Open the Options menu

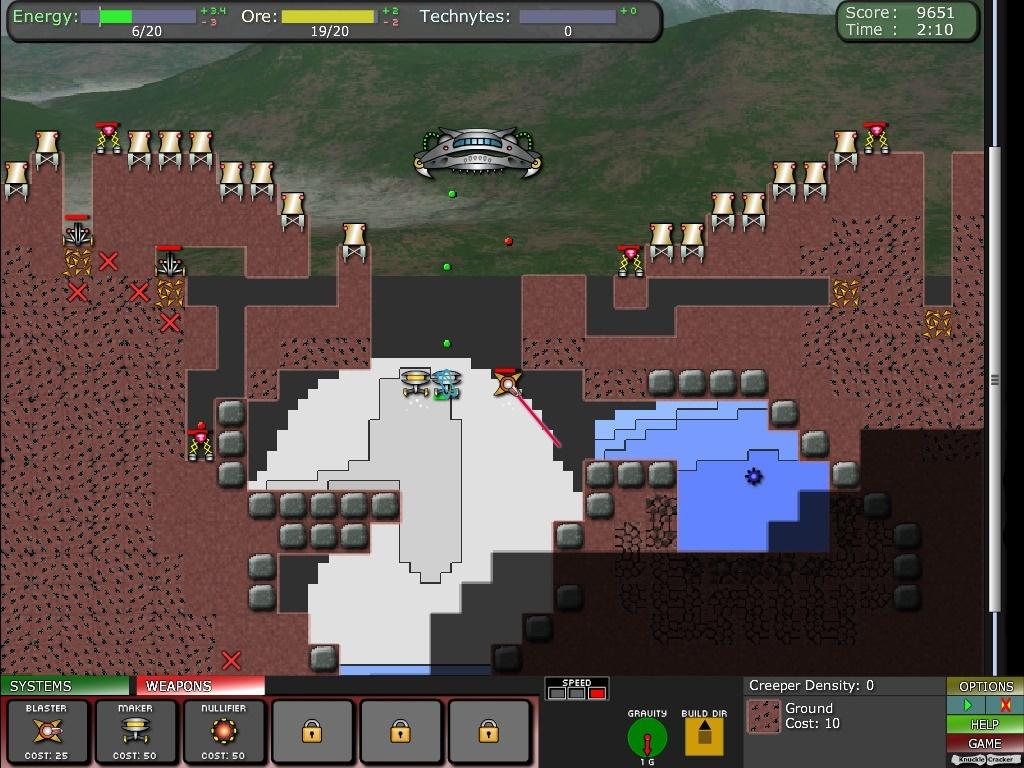pos(985,686)
